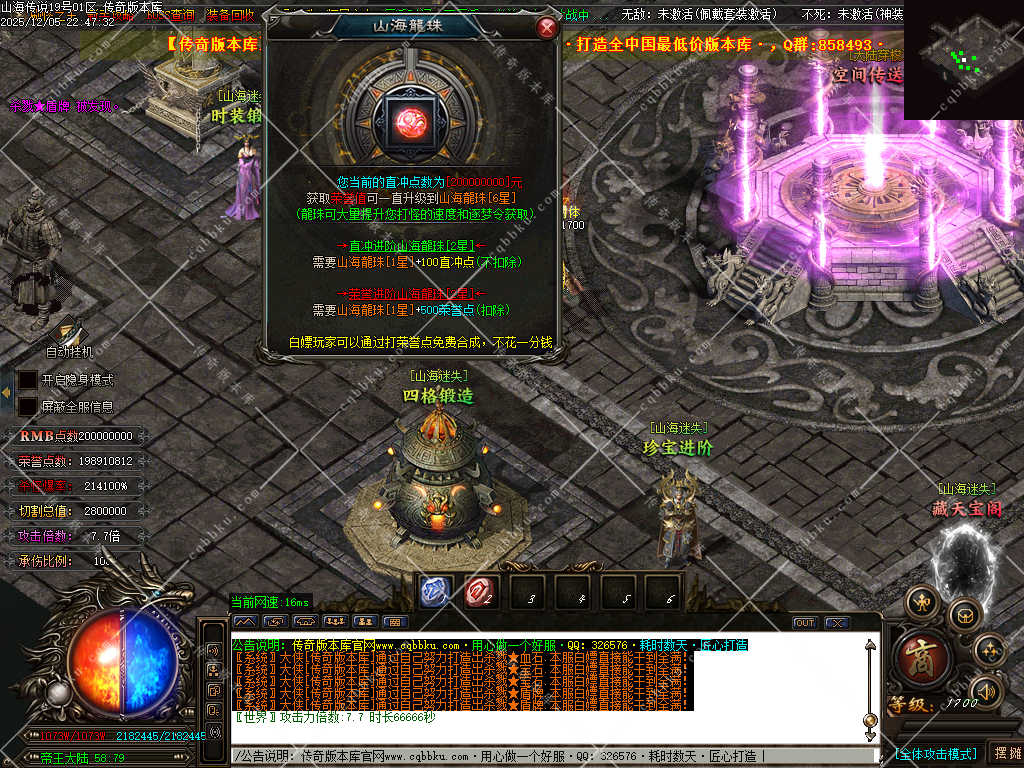Image resolution: width=1024 pixels, height=768 pixels.
Task: Open the round bag icon near the shop
Action: point(965,614)
